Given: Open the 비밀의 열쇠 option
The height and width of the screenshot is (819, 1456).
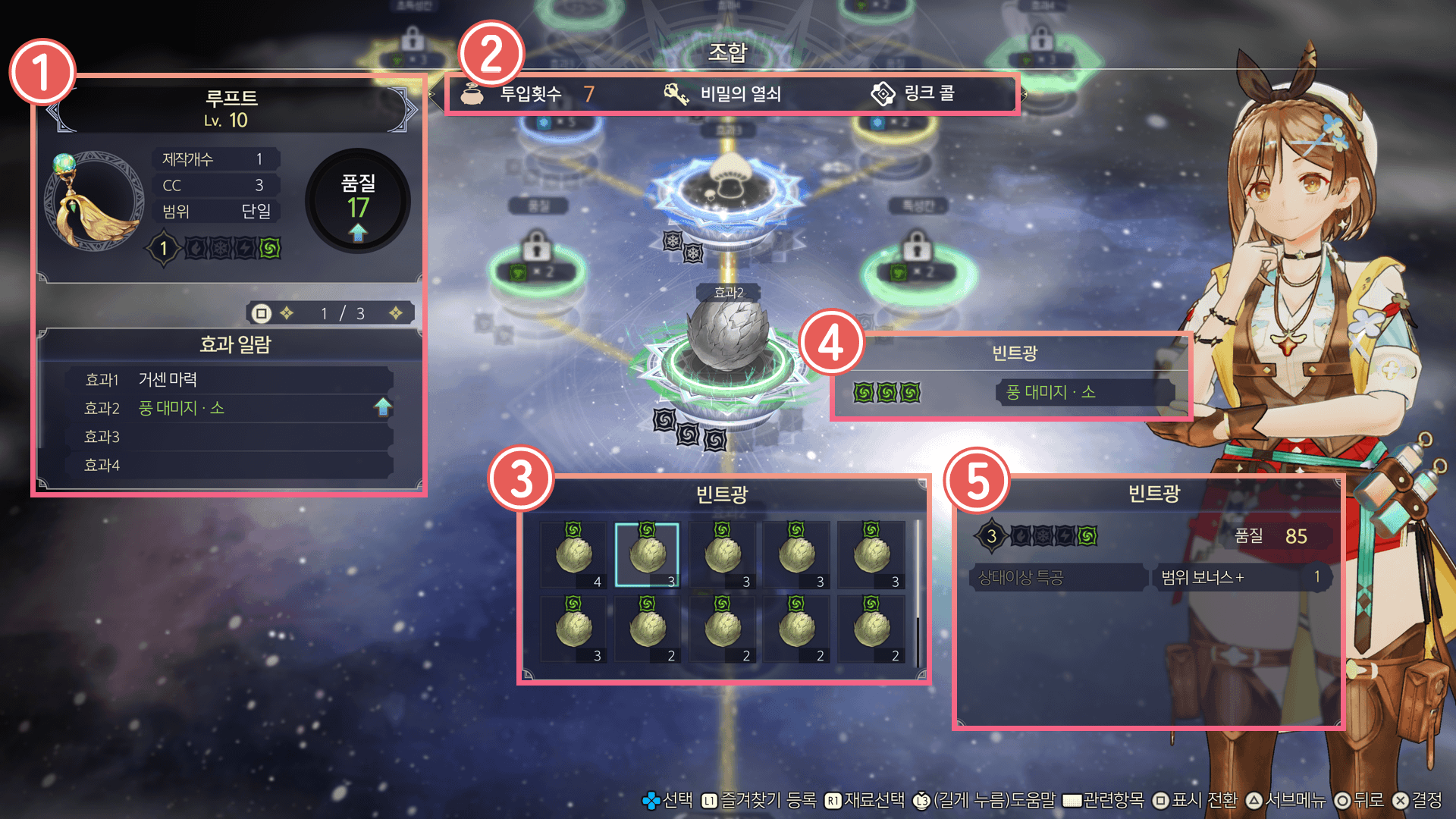Looking at the screenshot, I should point(723,94).
